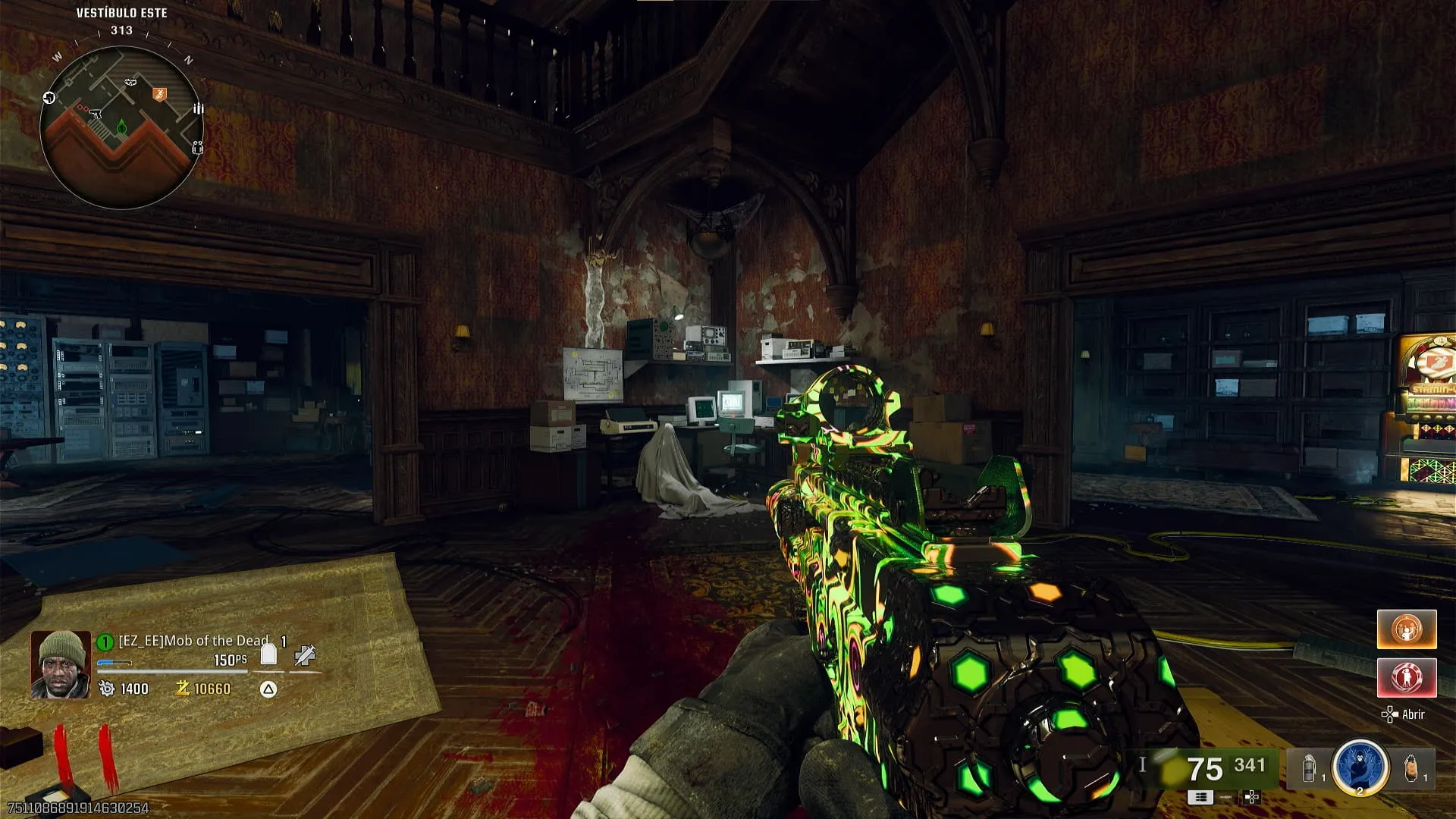Click the salvage gear icon
This screenshot has width=1456, height=819.
click(x=107, y=689)
